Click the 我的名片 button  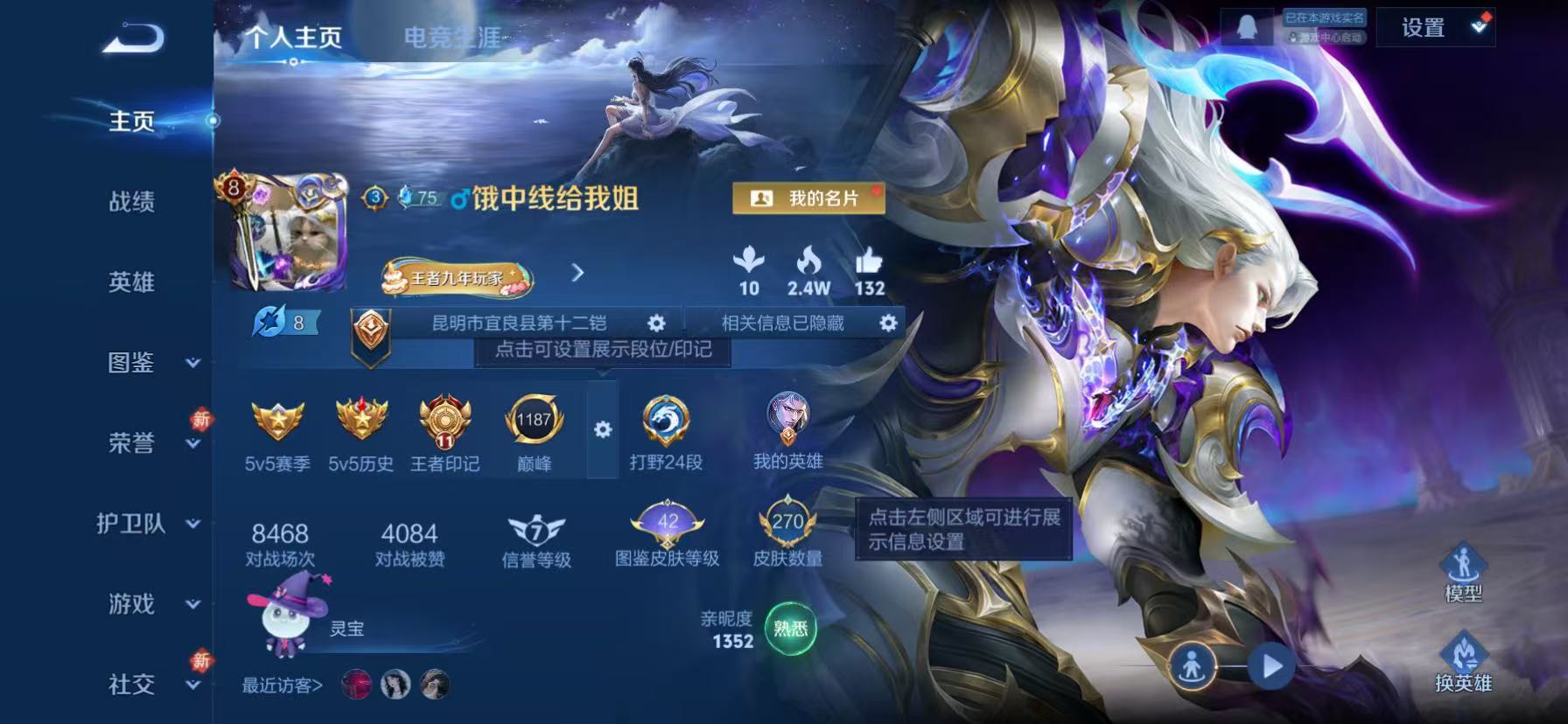[808, 198]
